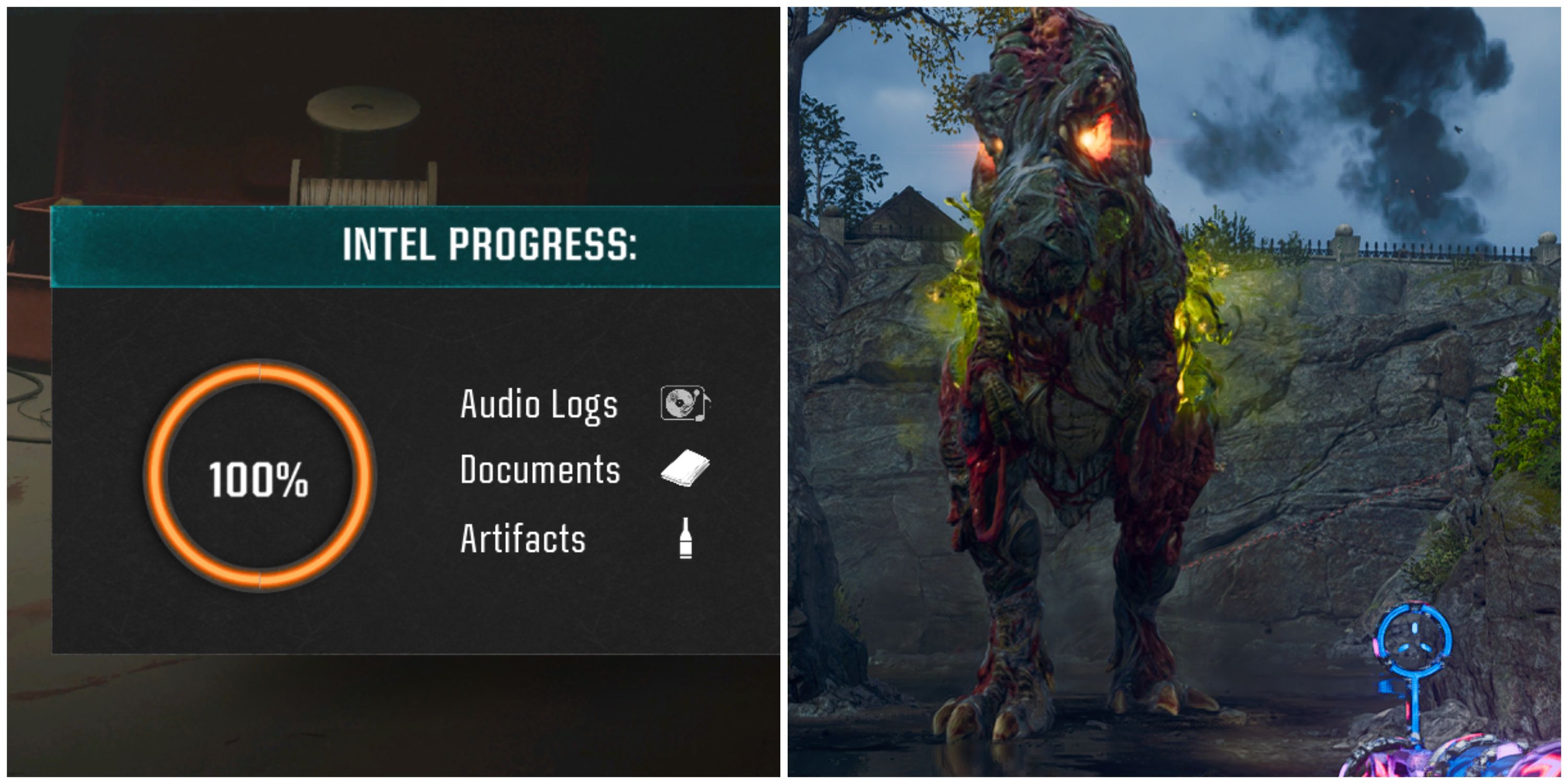Click the Documents paper icon
The width and height of the screenshot is (1568, 784).
click(x=685, y=468)
